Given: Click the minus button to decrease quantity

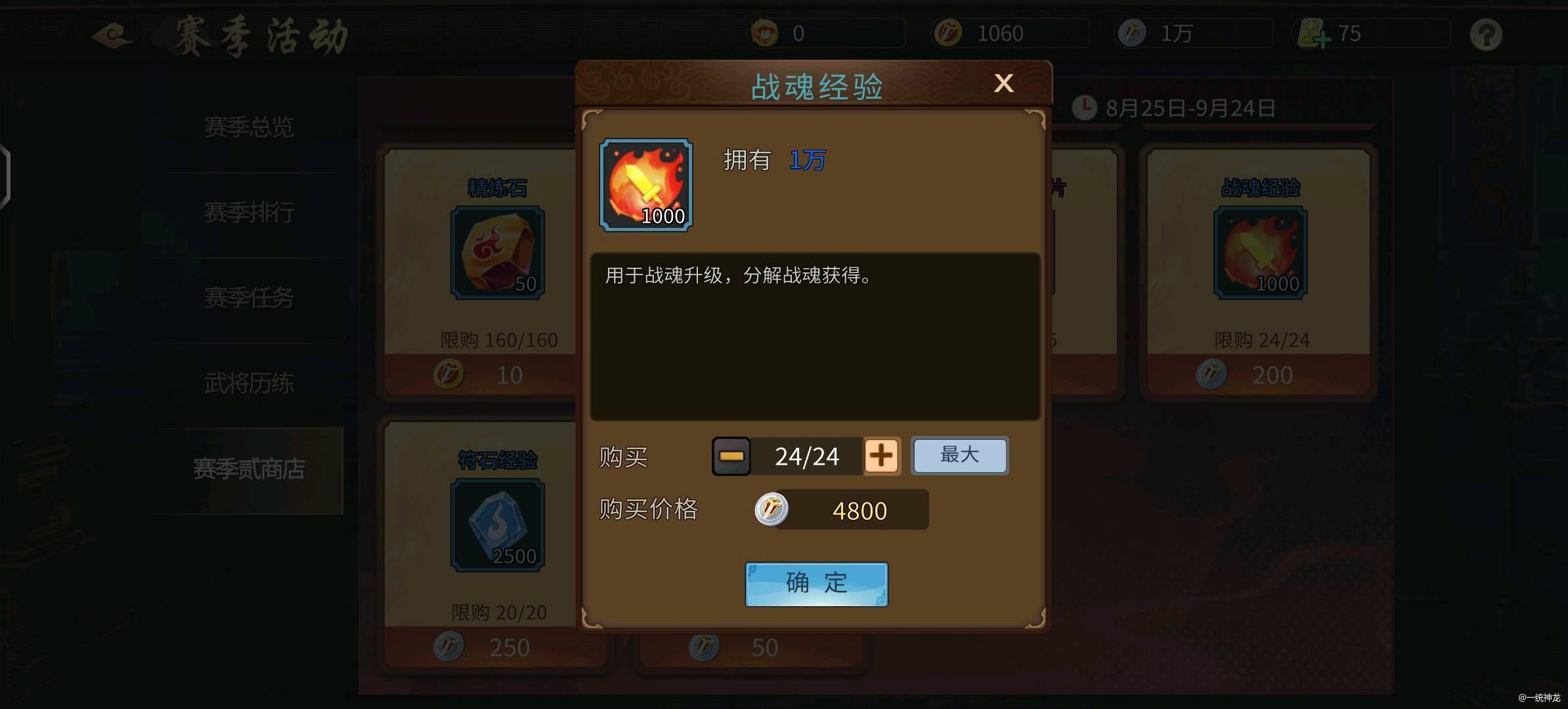Looking at the screenshot, I should [x=731, y=456].
